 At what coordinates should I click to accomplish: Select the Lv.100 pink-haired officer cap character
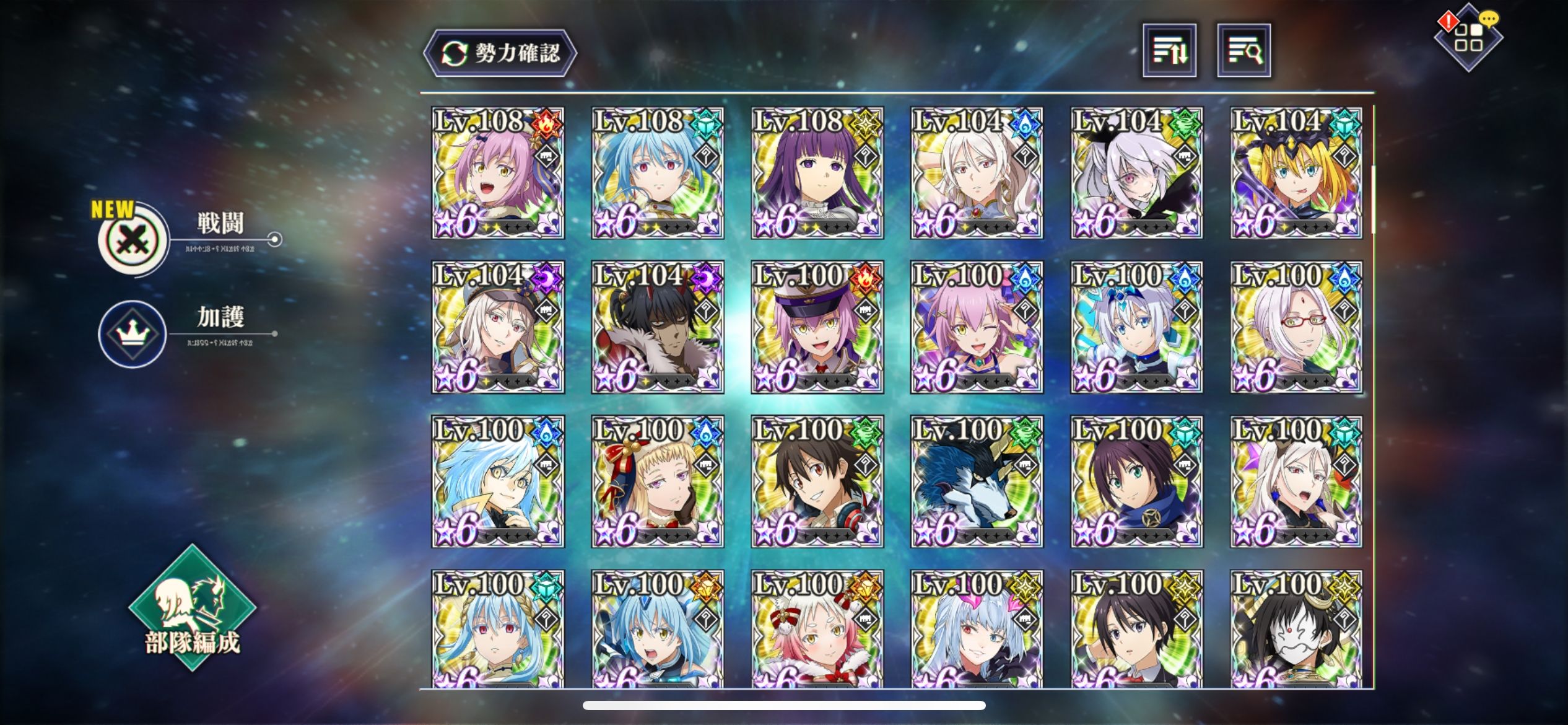[x=817, y=327]
